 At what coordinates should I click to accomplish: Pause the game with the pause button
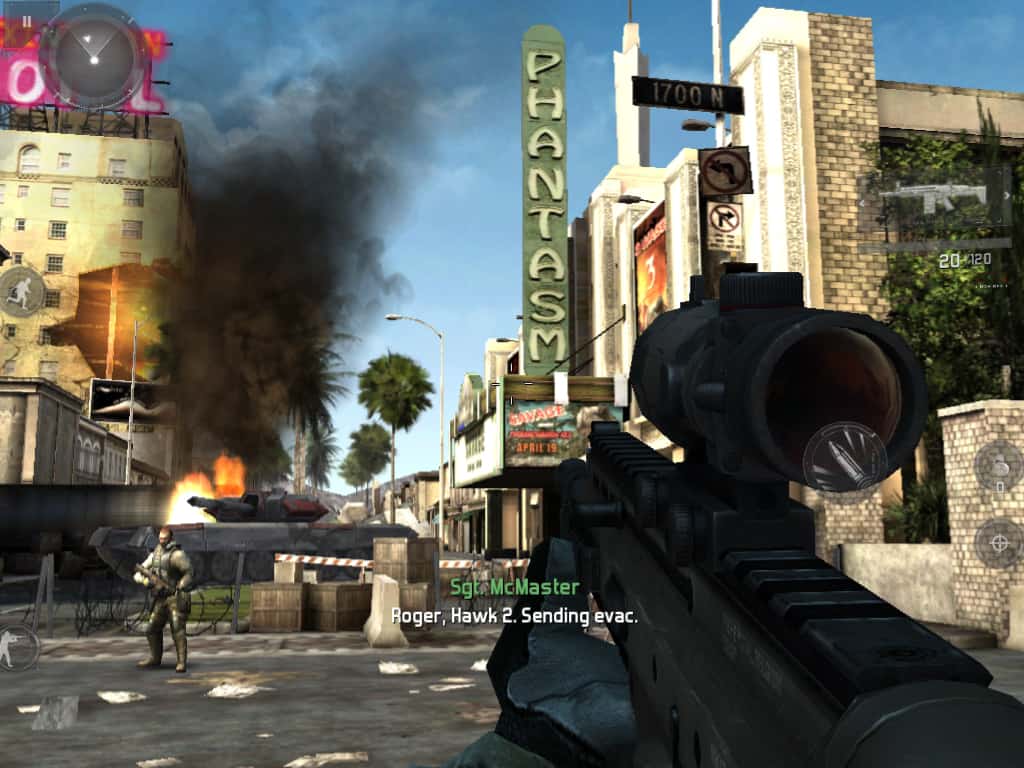pyautogui.click(x=26, y=20)
